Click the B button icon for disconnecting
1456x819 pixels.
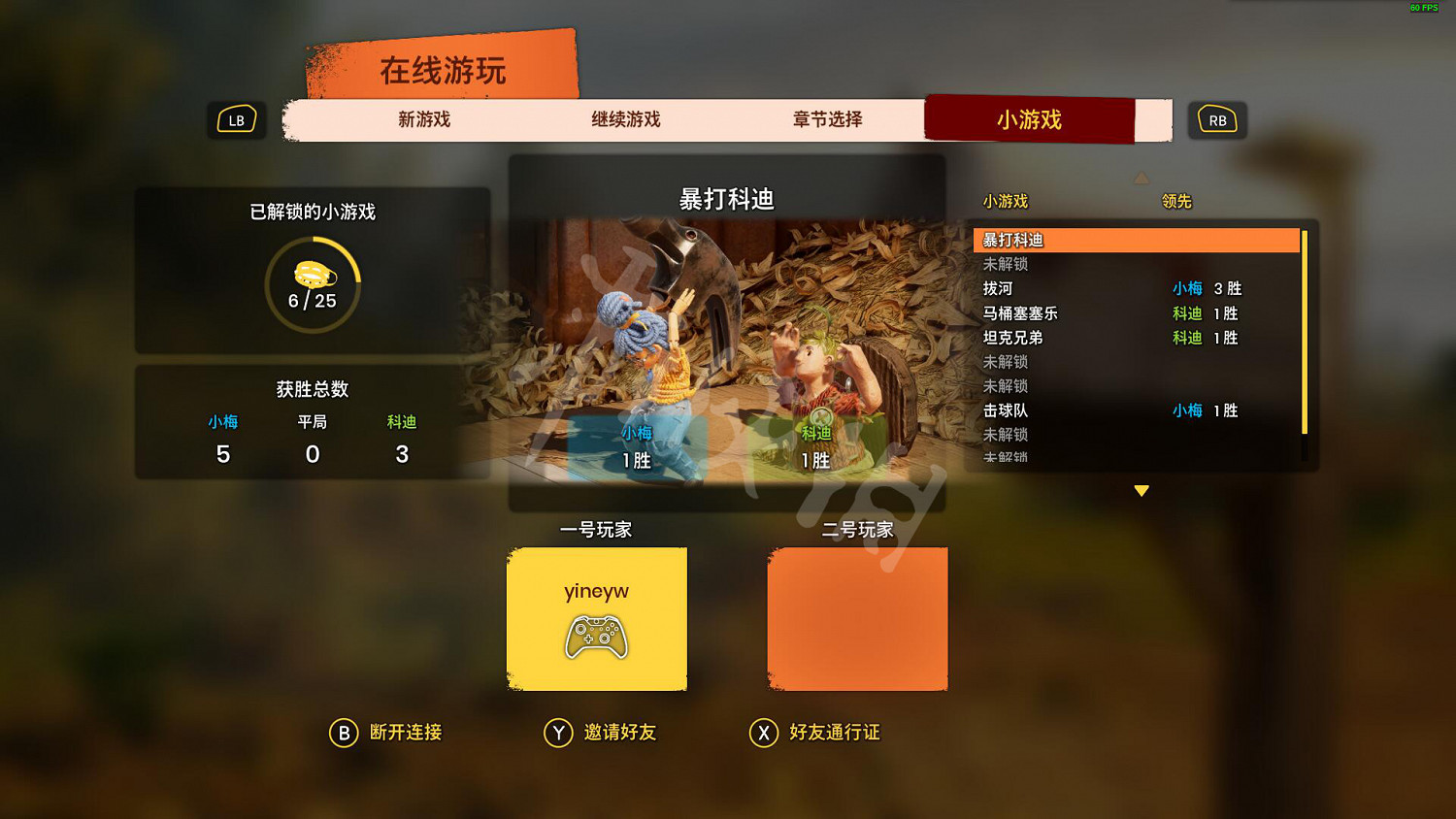(342, 734)
